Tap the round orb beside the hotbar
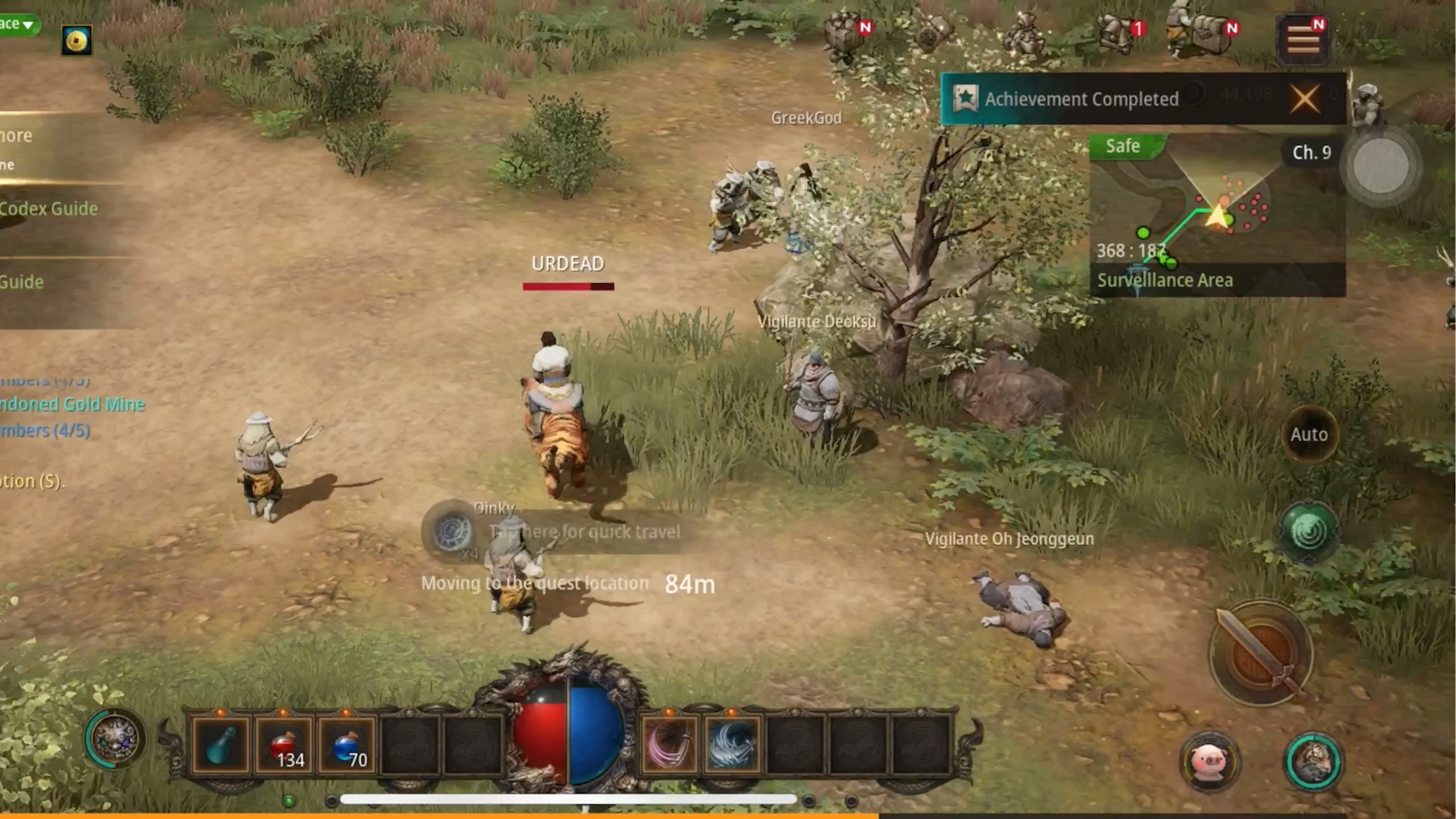Screen dimensions: 1456x819 click(x=114, y=738)
